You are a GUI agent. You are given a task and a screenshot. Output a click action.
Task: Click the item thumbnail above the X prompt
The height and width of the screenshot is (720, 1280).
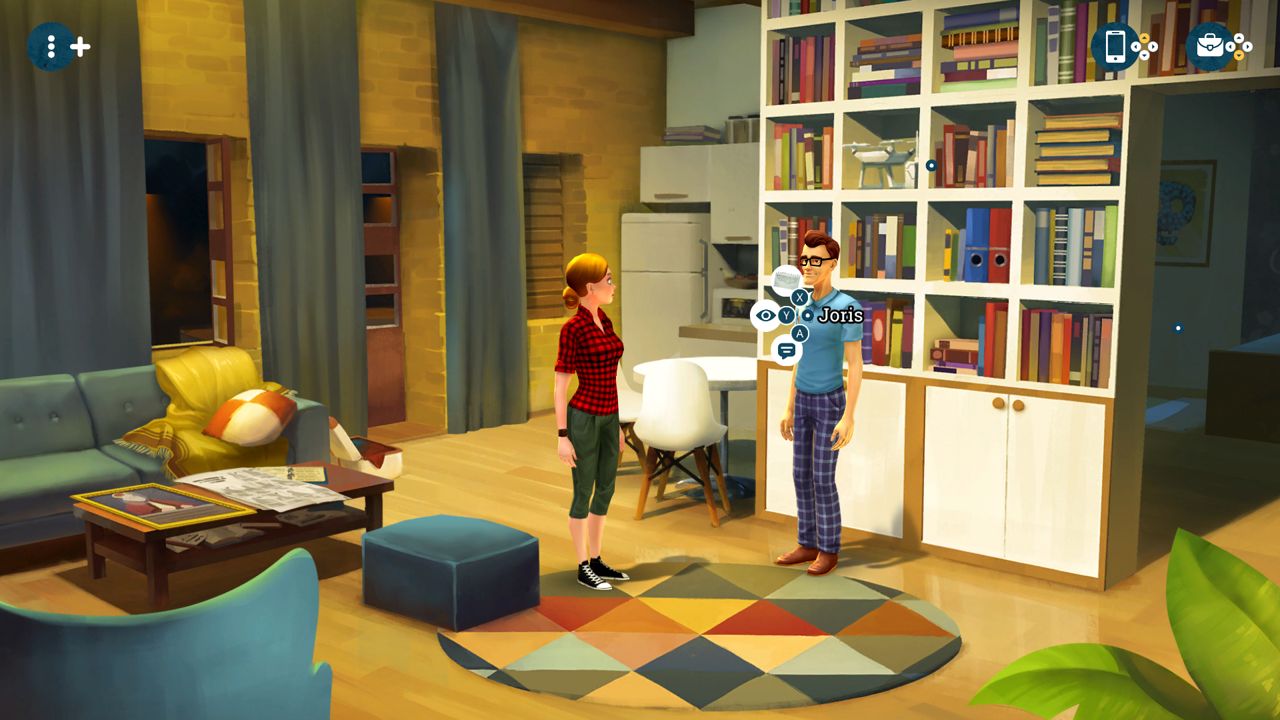(785, 278)
